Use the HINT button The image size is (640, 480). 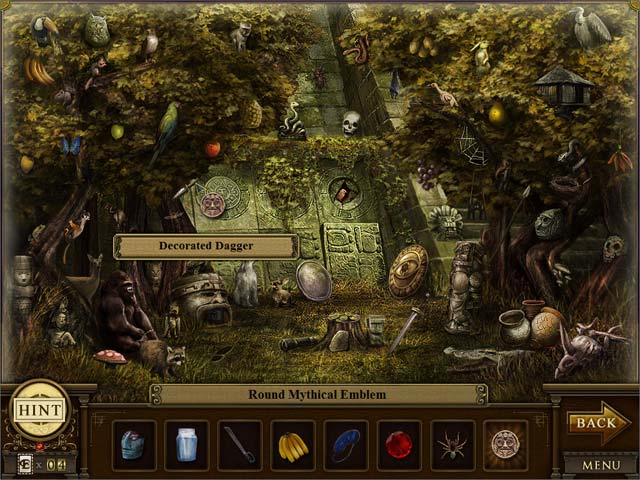40,410
